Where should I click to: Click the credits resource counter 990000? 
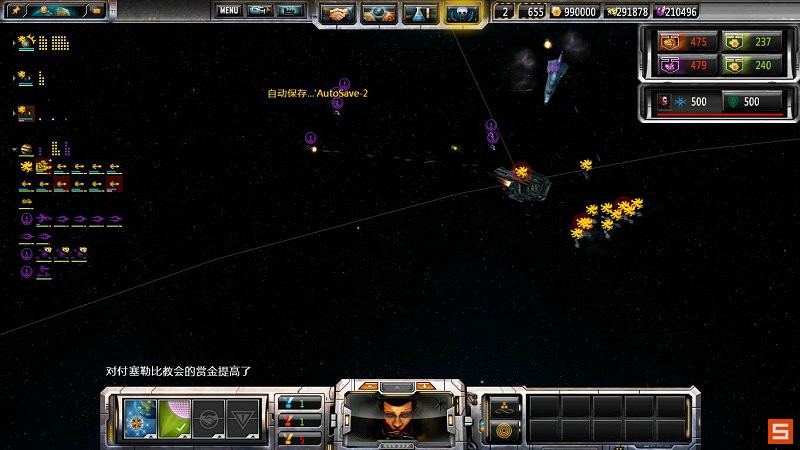tap(573, 12)
